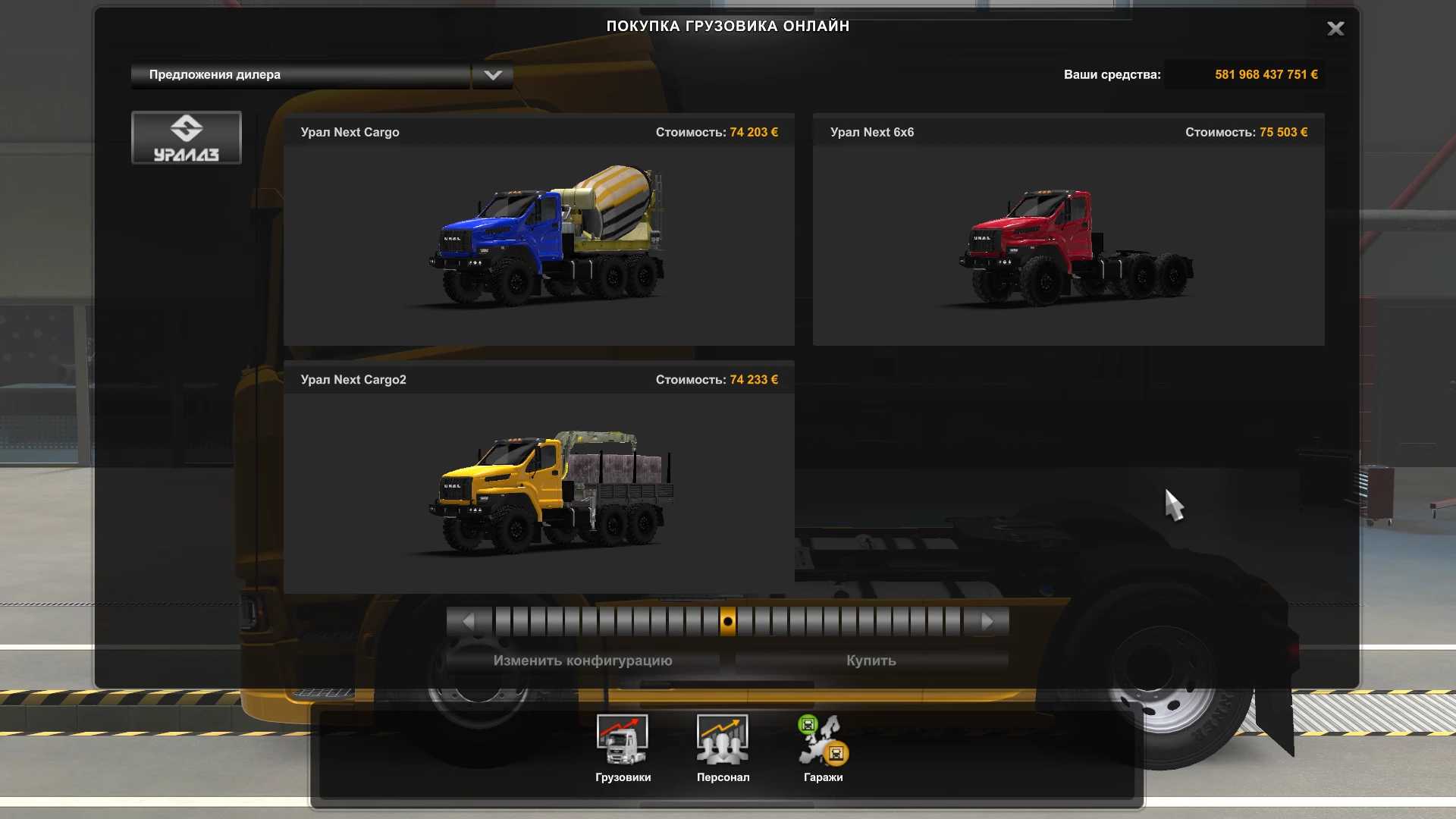
Task: Open the dealer offers dropdown
Action: click(492, 75)
